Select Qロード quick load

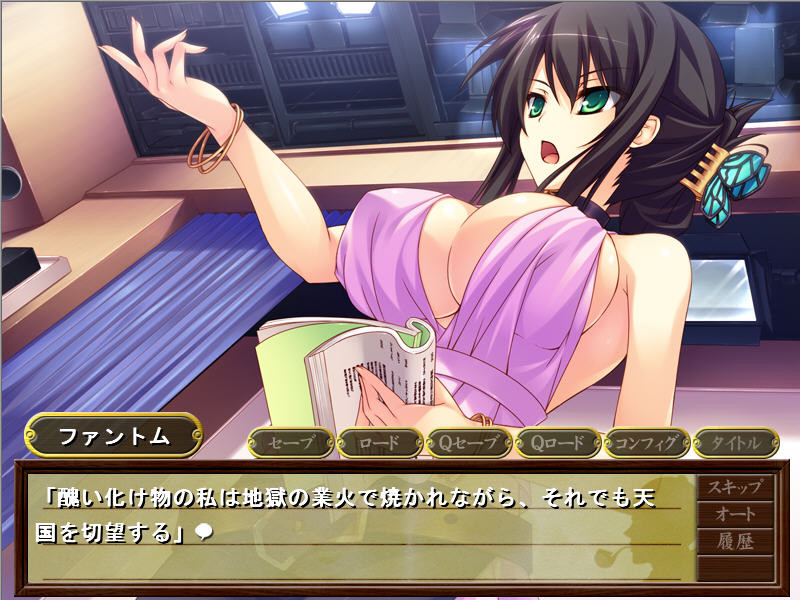(x=557, y=442)
